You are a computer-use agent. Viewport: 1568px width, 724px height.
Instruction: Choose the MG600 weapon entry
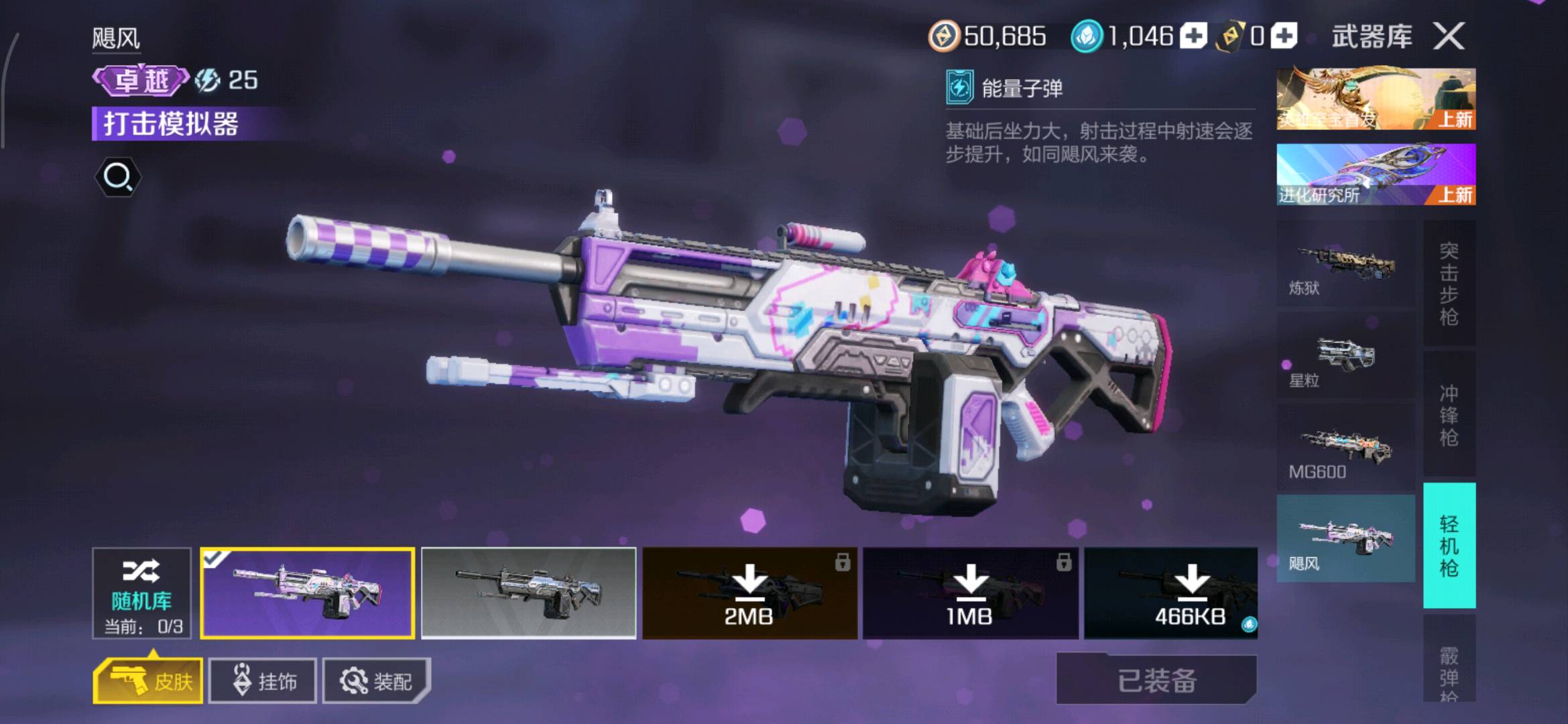1345,450
